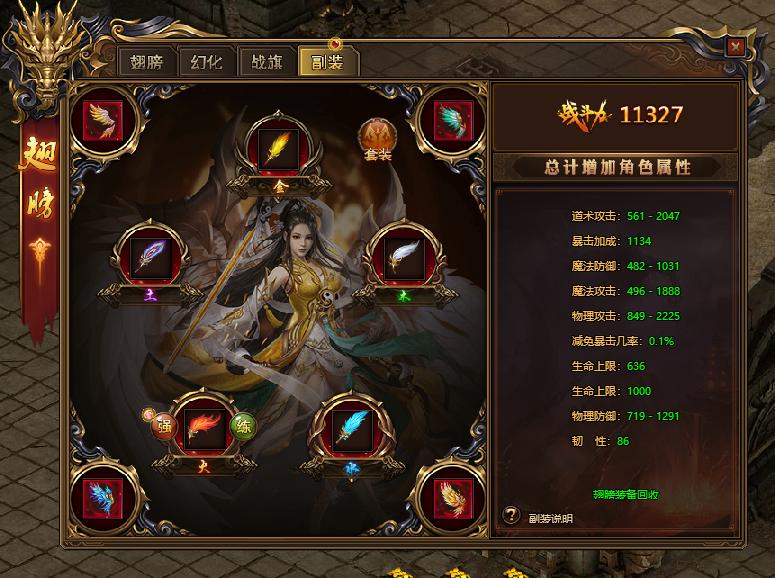This screenshot has width=775, height=578.
Task: Switch to the 翅膀 tab
Action: pos(146,61)
